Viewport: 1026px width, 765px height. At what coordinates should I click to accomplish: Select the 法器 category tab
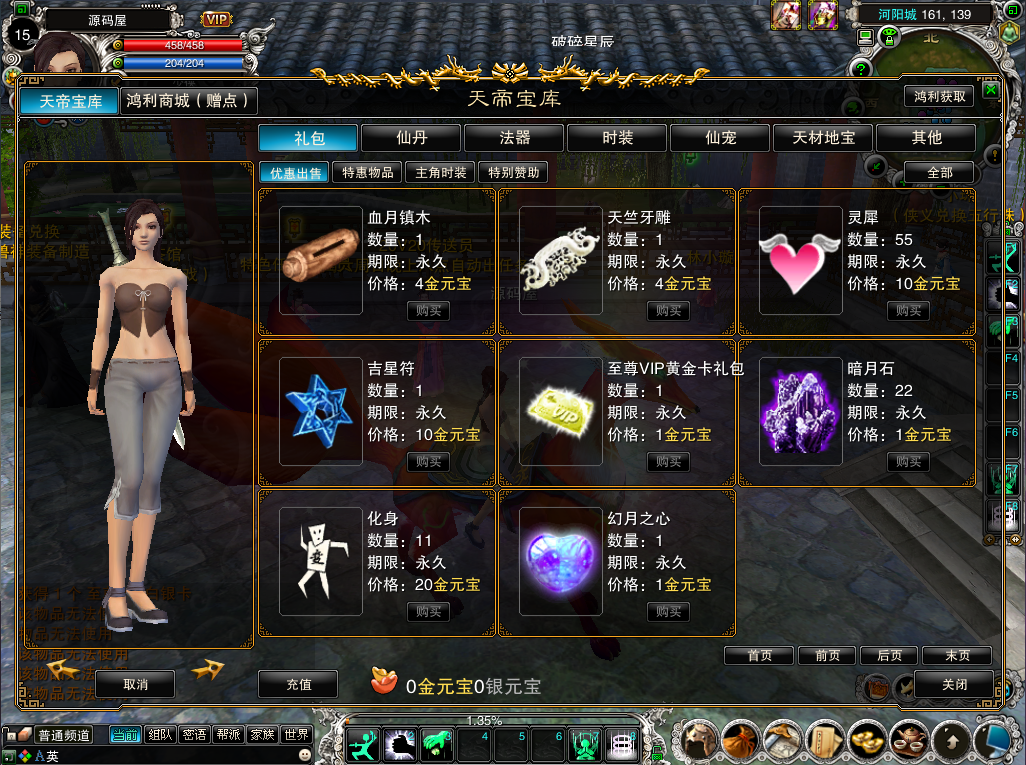point(515,138)
